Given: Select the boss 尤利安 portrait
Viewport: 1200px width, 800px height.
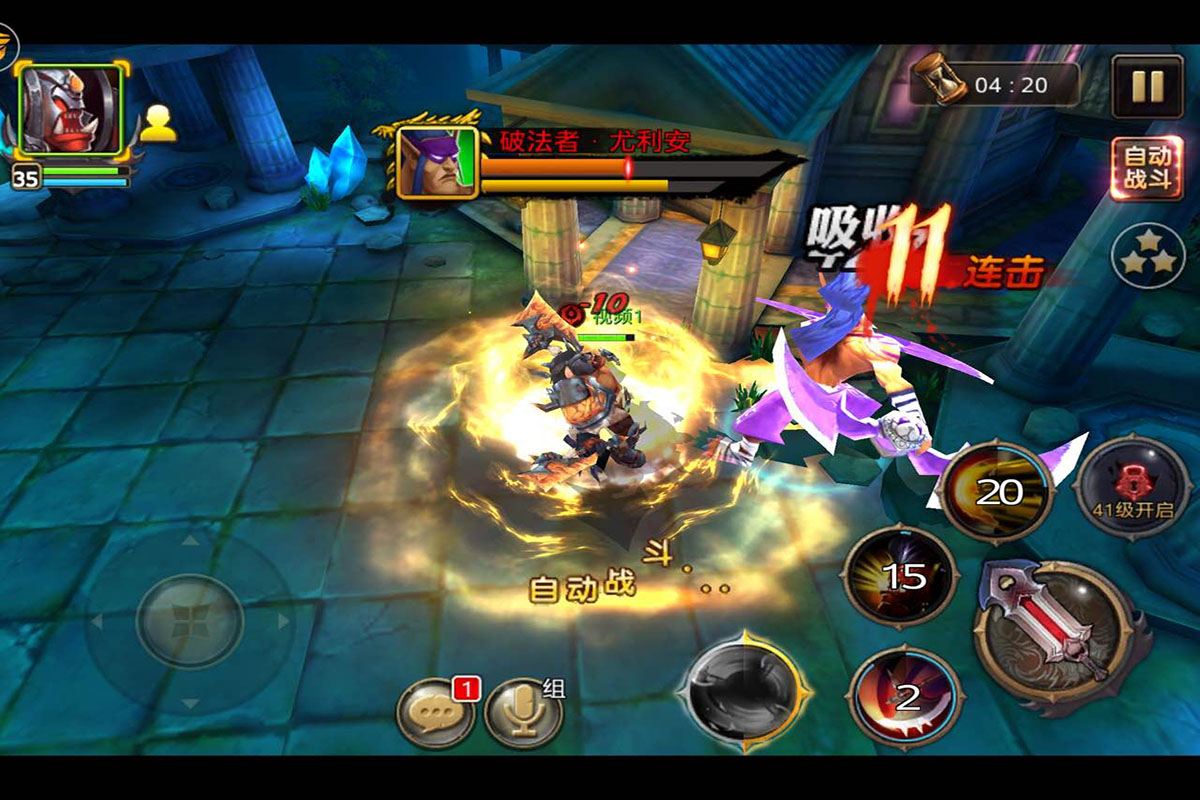Looking at the screenshot, I should 437,162.
